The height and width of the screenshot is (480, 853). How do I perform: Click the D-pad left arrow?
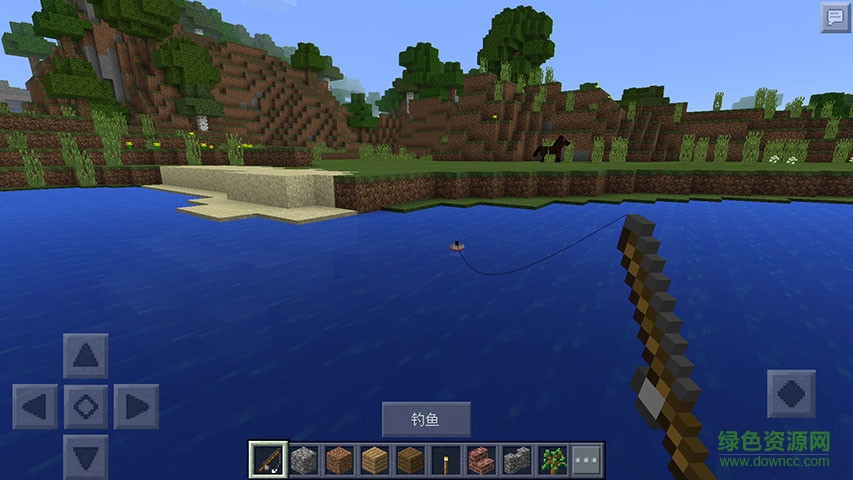pyautogui.click(x=35, y=407)
